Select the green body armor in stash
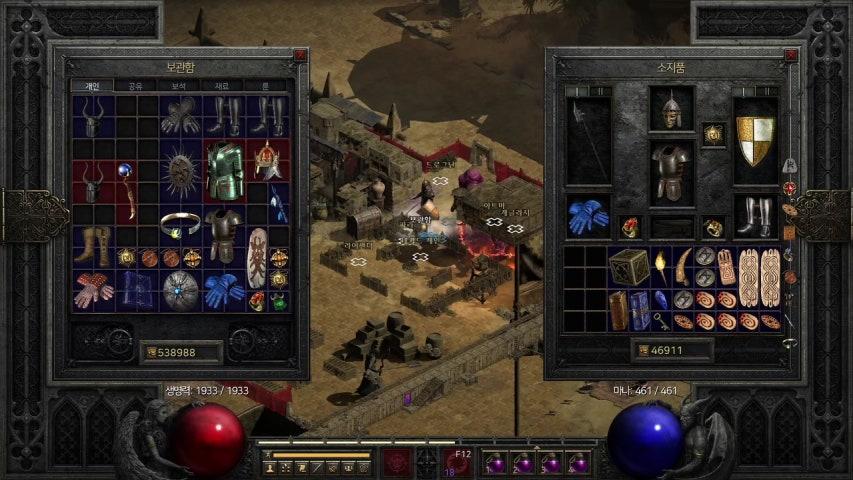The height and width of the screenshot is (480, 853). (225, 170)
